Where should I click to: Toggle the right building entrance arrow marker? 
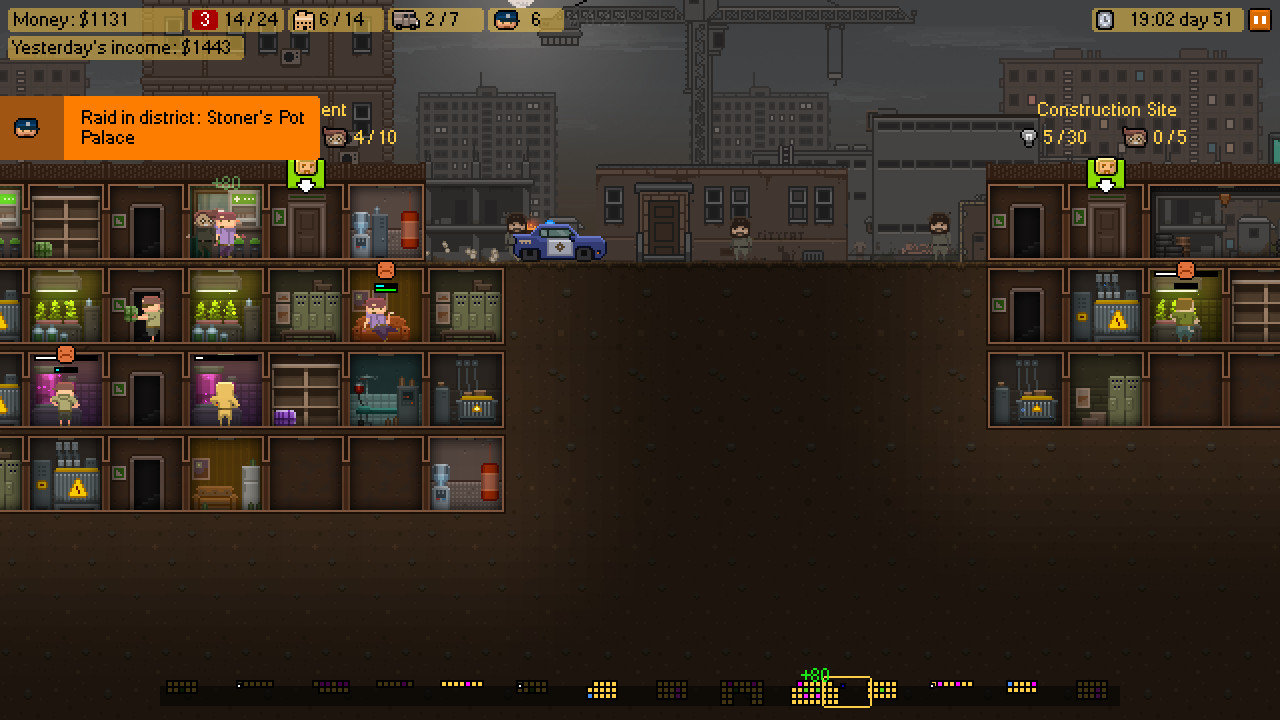point(1106,176)
